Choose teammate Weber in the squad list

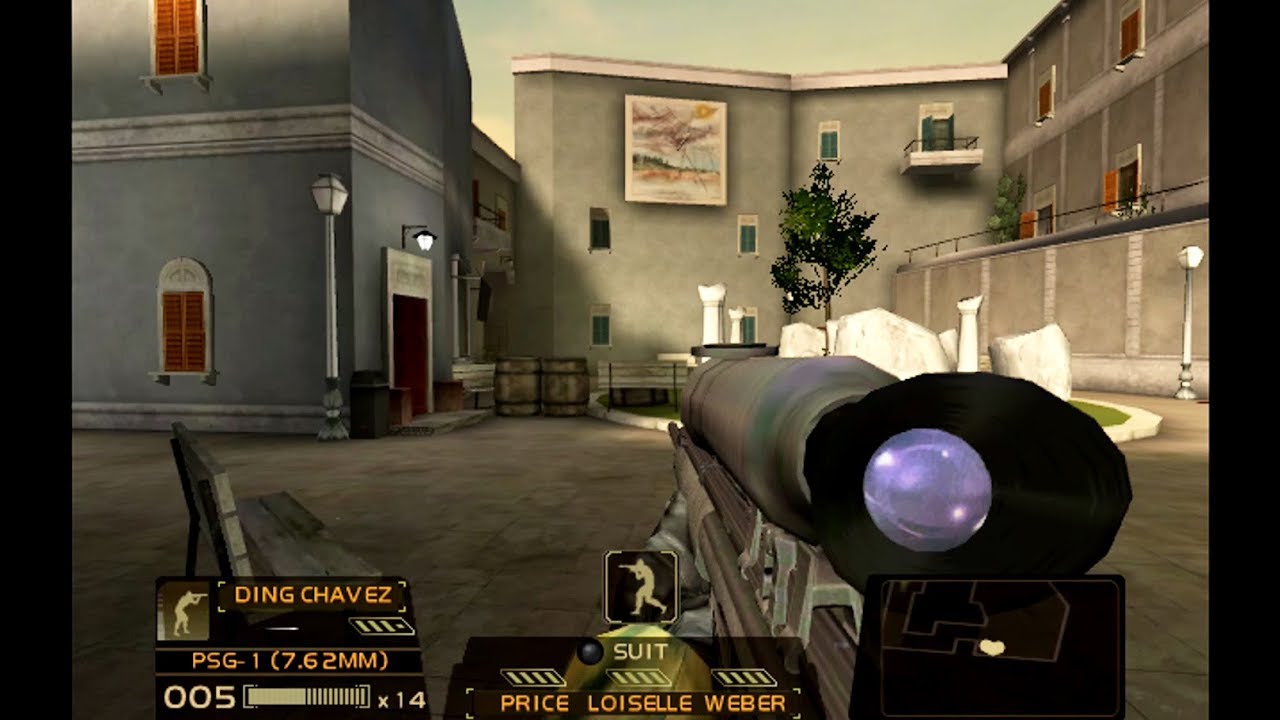tap(745, 703)
